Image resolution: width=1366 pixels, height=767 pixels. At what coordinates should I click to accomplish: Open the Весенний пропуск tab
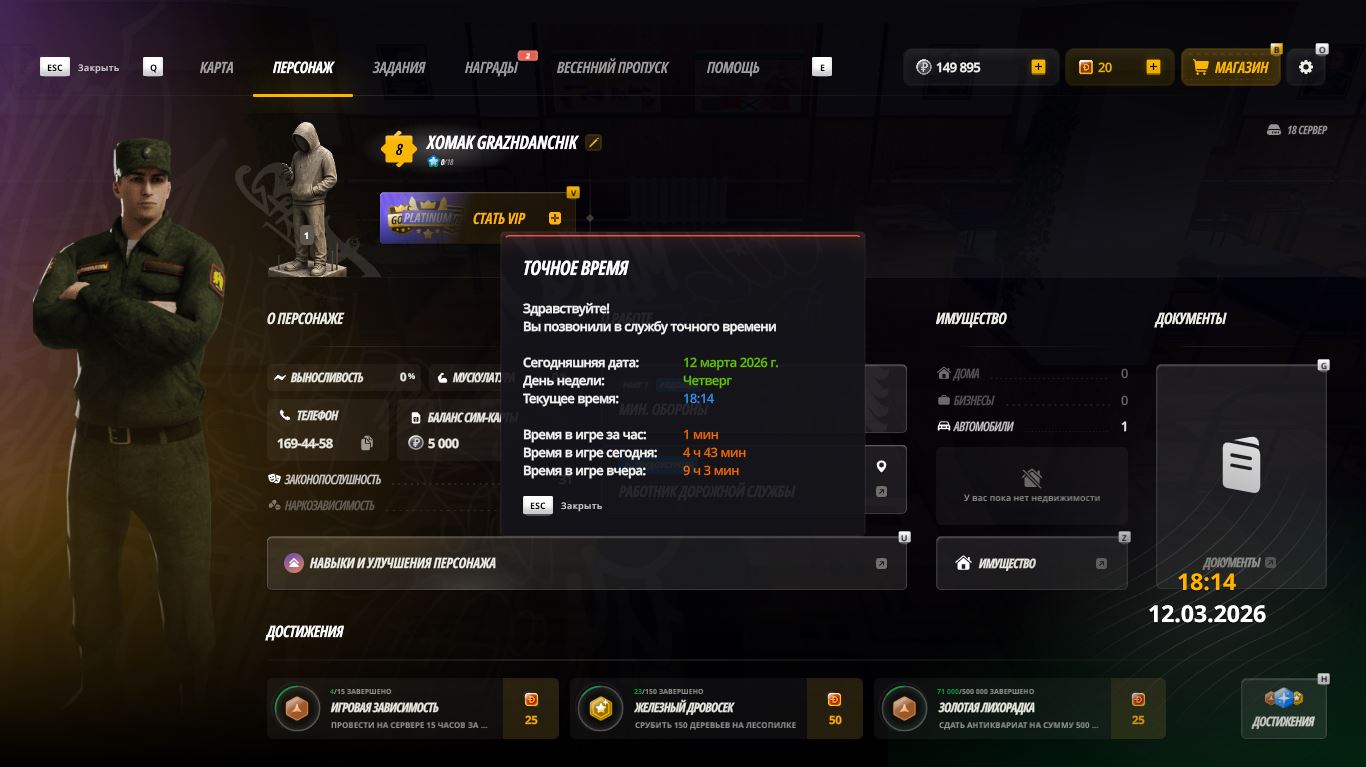coord(612,68)
